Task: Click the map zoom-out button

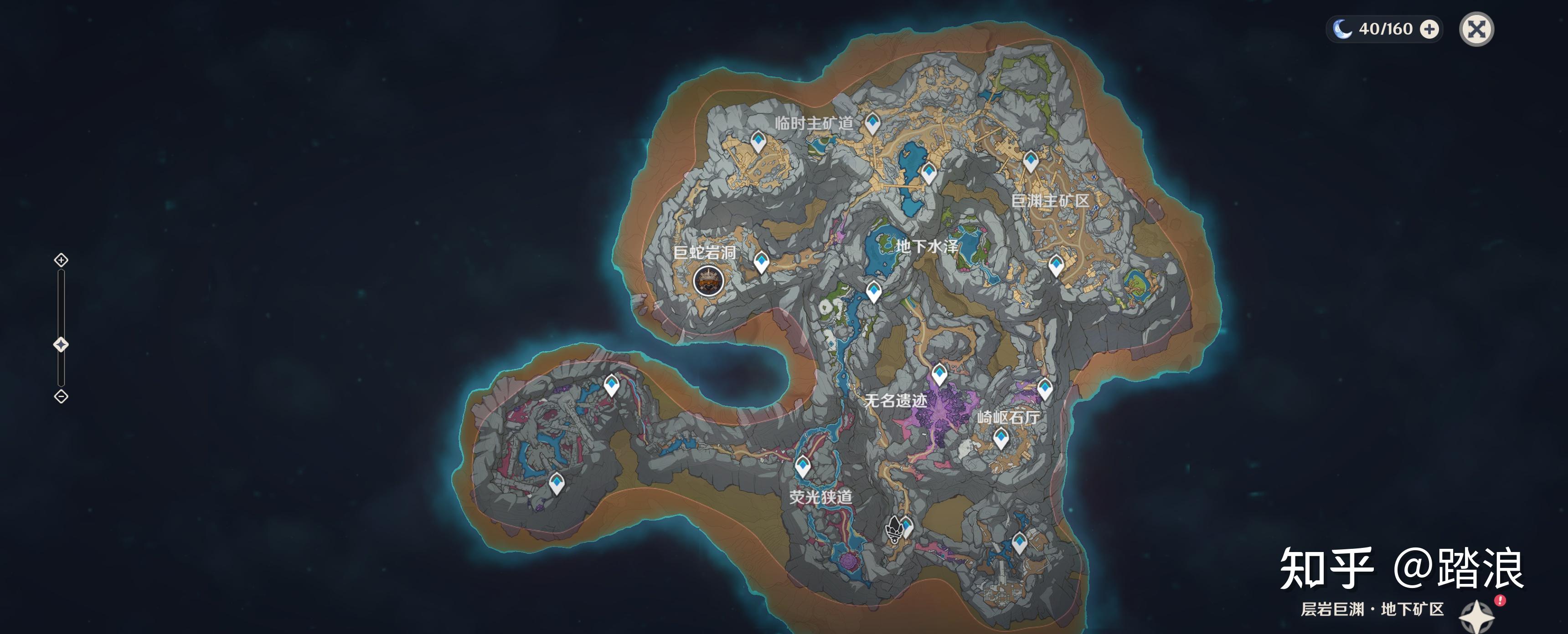Action: tap(61, 397)
